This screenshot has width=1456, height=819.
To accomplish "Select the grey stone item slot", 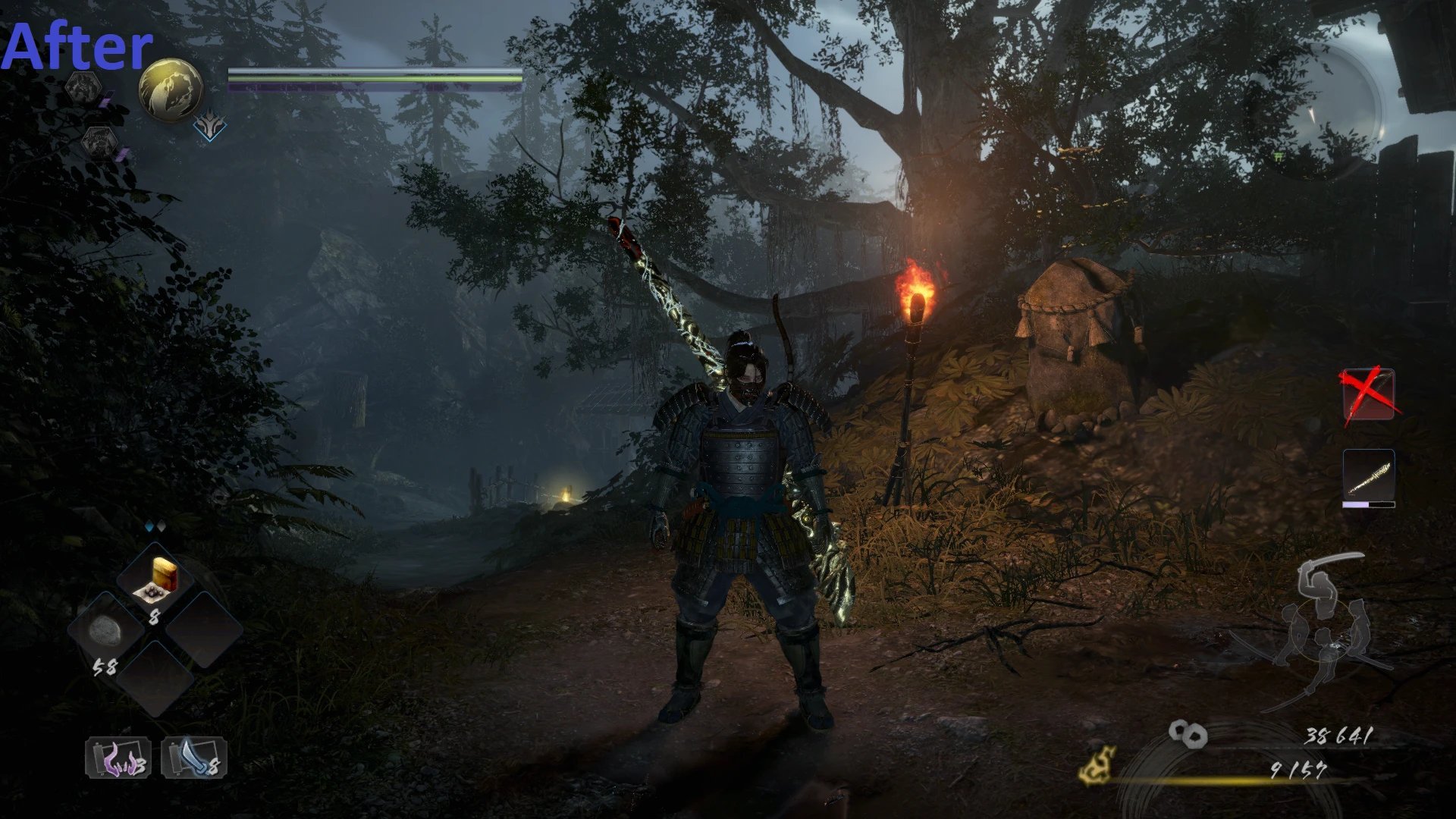I will [105, 631].
